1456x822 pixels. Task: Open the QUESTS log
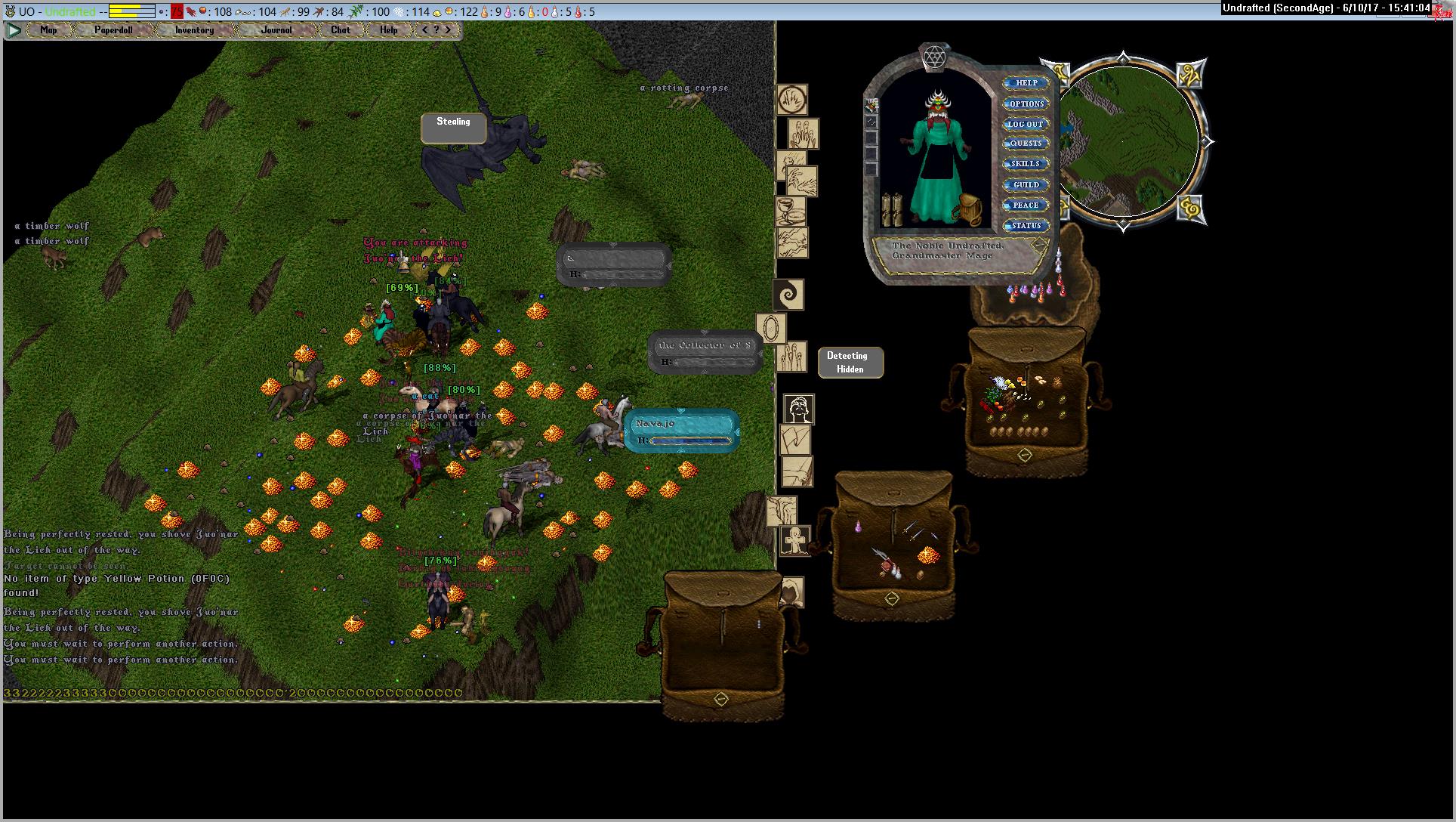(x=1026, y=144)
